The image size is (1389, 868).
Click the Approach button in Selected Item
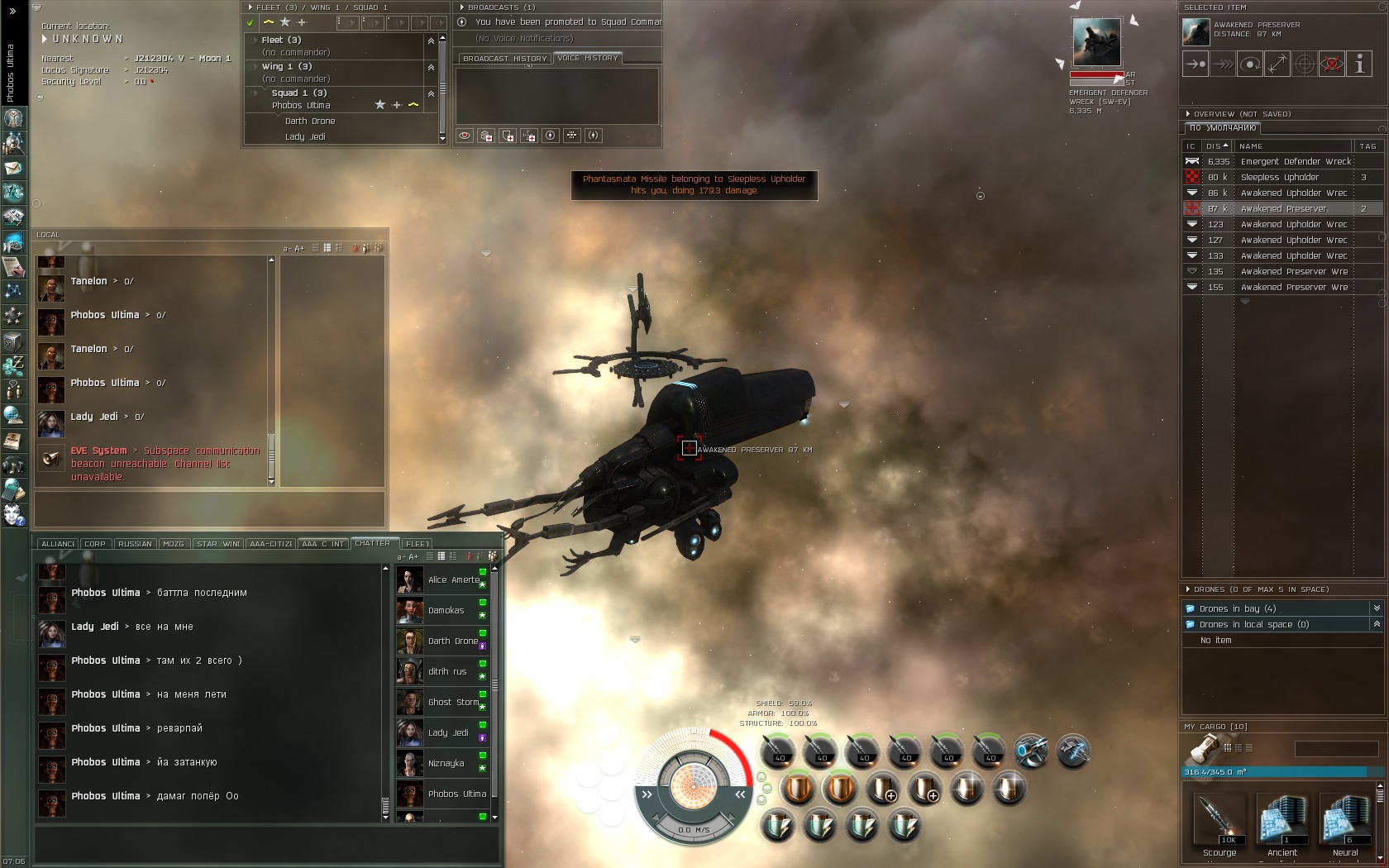[x=1196, y=64]
